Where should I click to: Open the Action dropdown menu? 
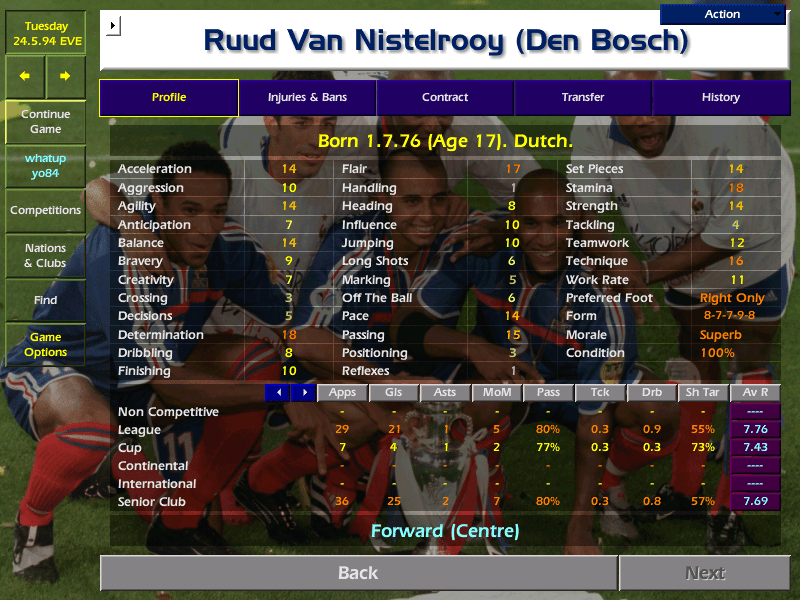(722, 14)
